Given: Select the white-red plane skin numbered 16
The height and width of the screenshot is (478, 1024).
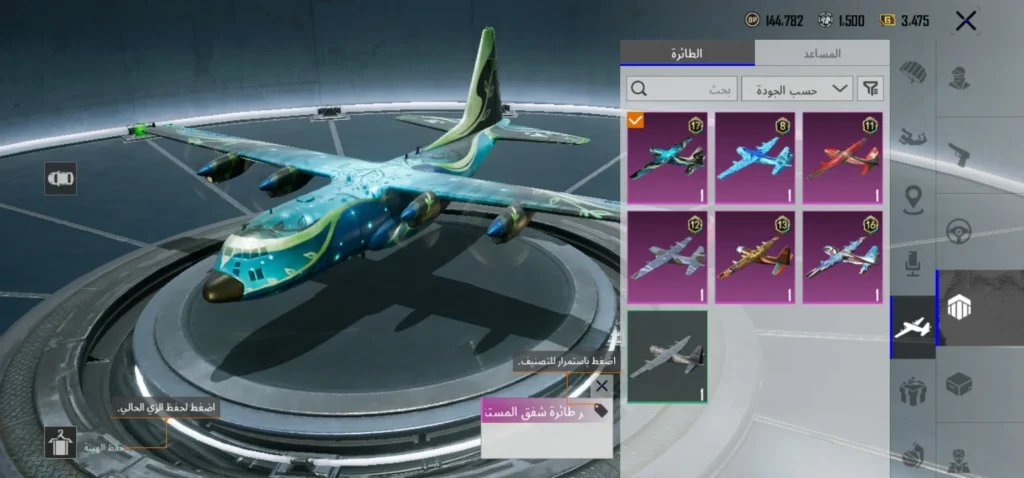Looking at the screenshot, I should point(843,257).
